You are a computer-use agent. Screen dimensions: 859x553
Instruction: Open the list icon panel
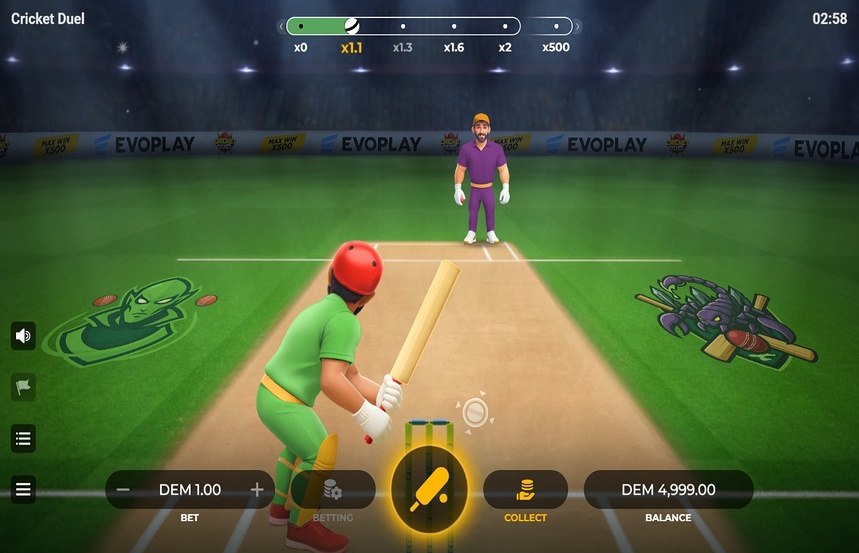23,438
